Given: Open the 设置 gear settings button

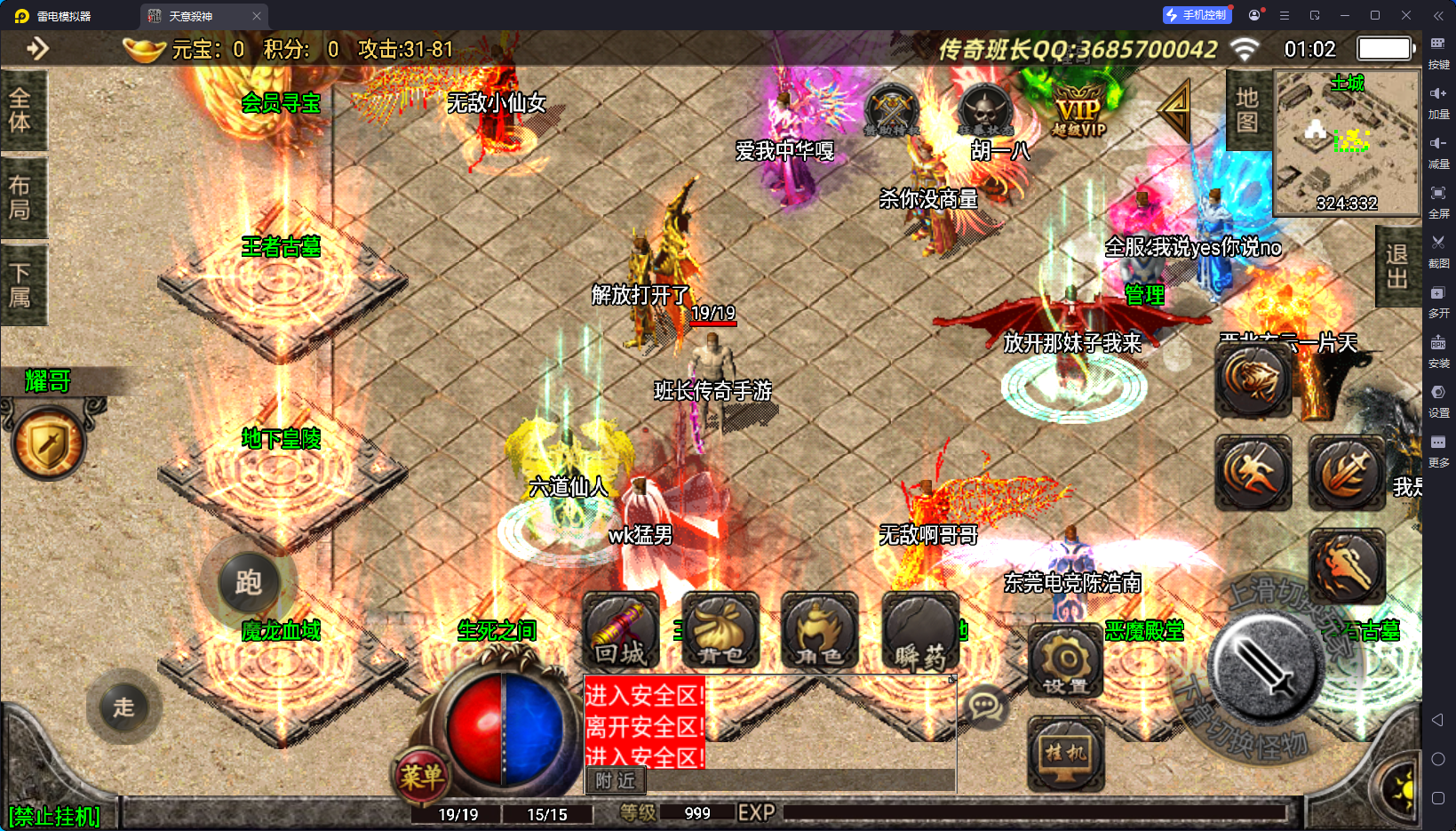Looking at the screenshot, I should click(1065, 661).
